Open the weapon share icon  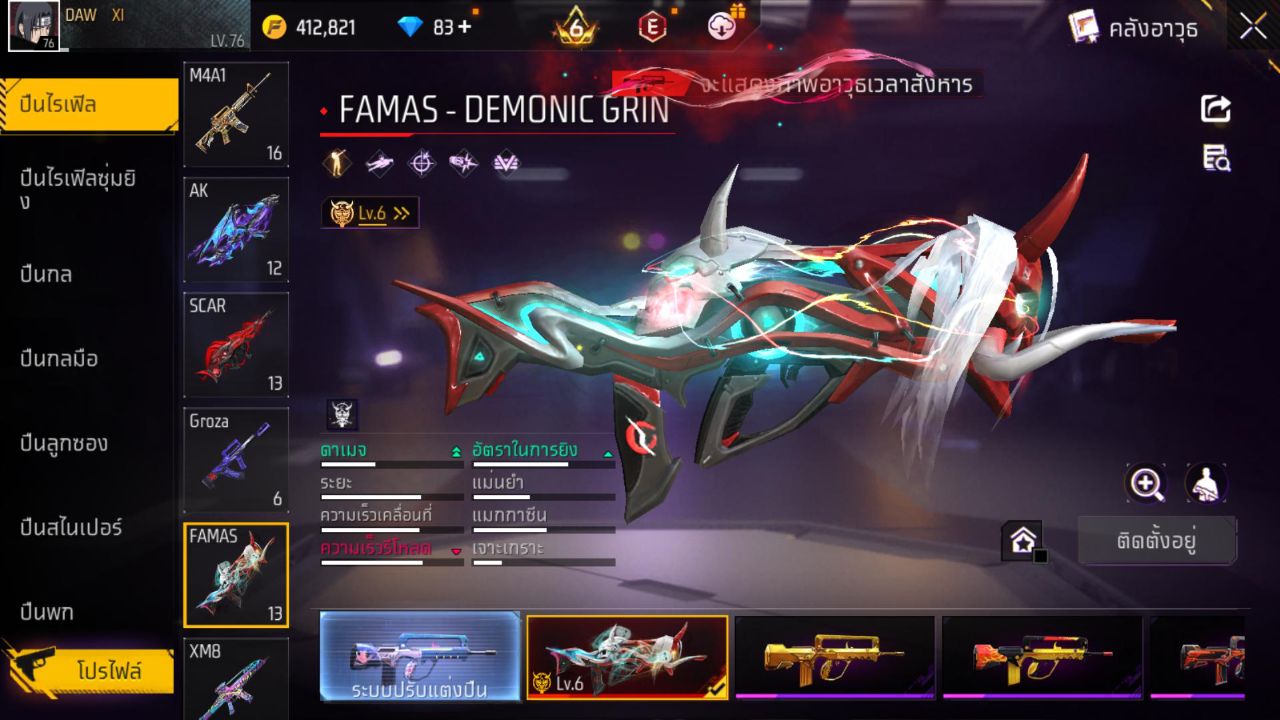point(1214,110)
